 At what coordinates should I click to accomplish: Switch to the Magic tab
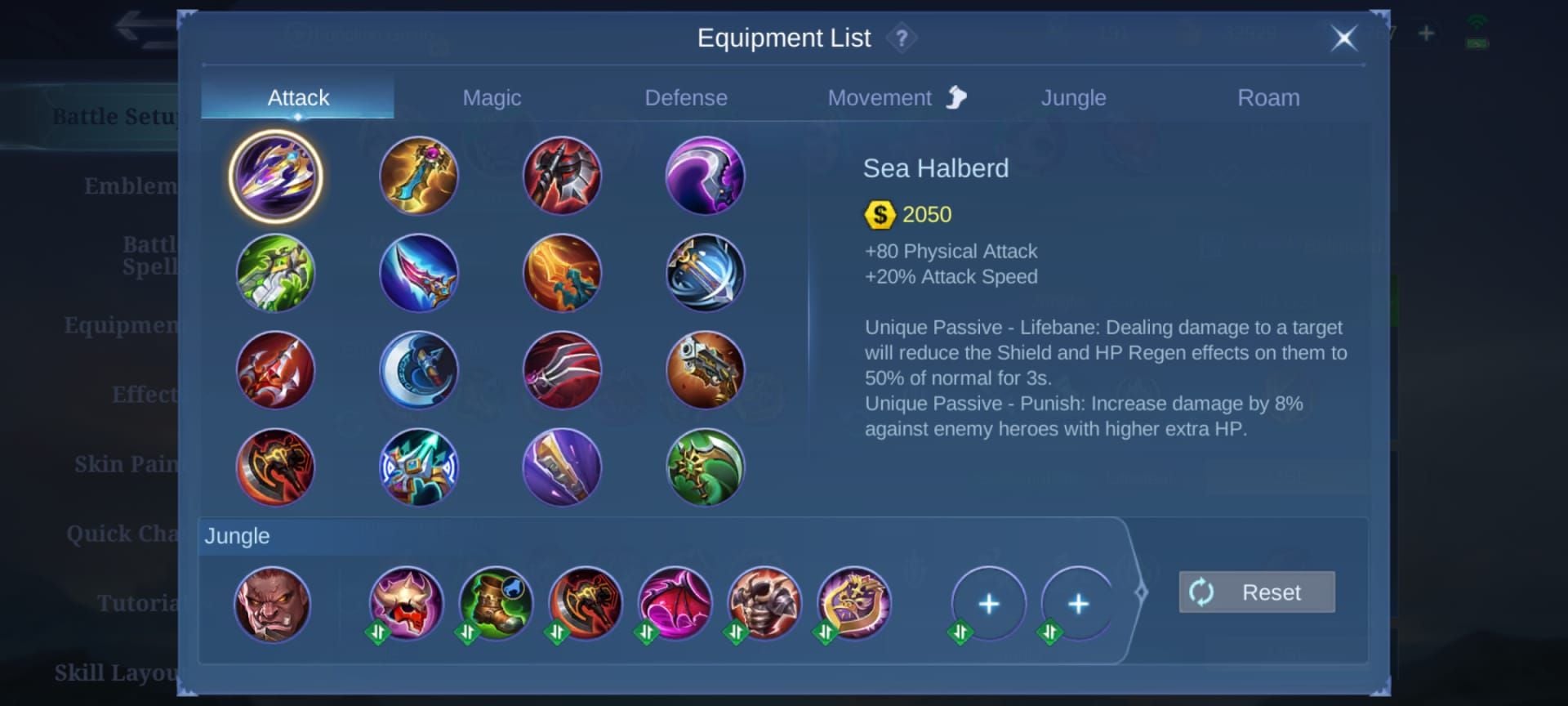click(492, 98)
